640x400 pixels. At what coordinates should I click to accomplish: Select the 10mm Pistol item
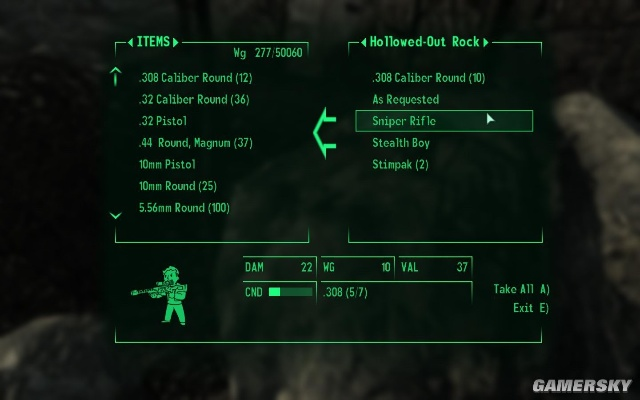[167, 164]
